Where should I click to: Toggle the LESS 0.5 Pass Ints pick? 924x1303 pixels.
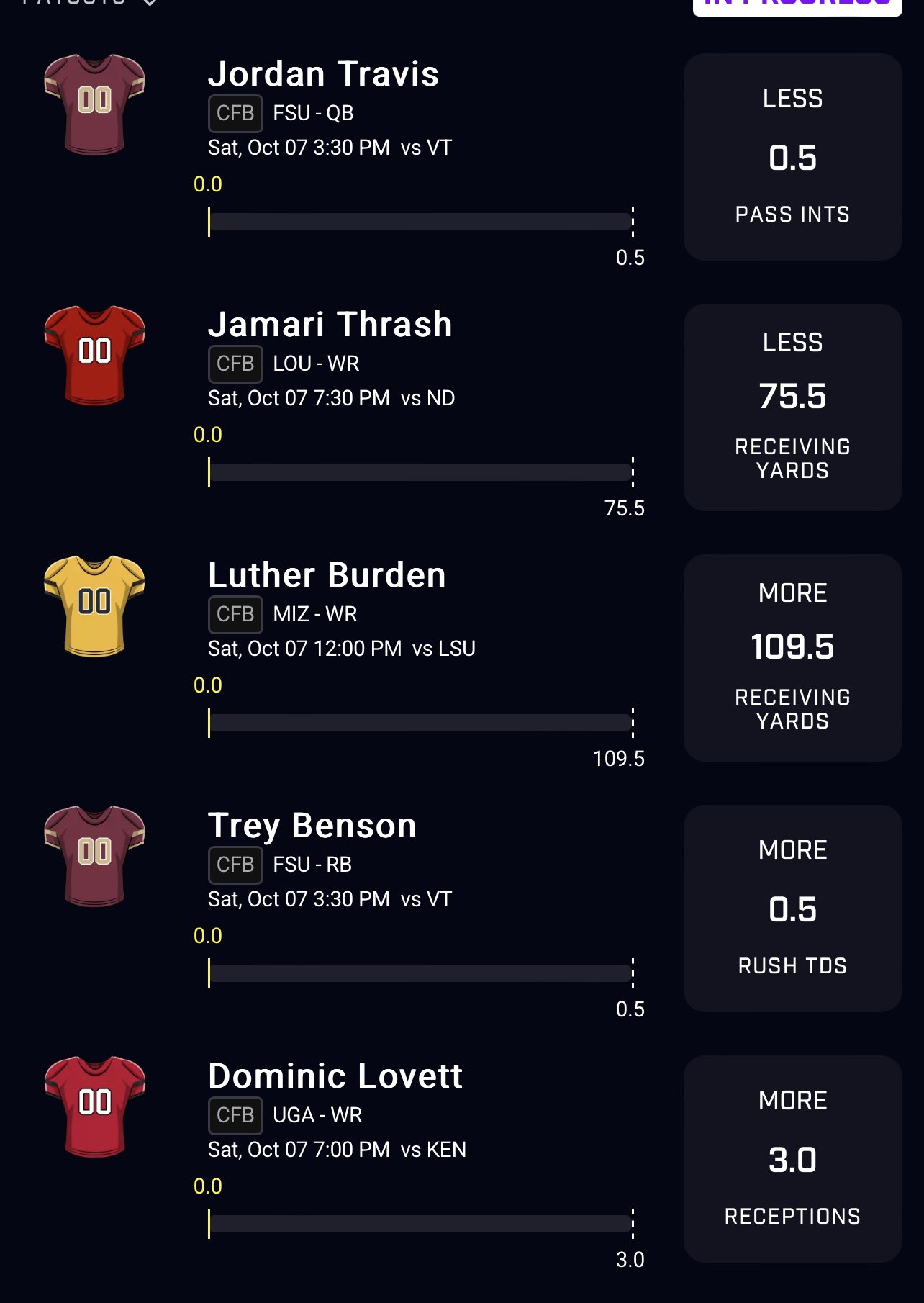pos(792,155)
